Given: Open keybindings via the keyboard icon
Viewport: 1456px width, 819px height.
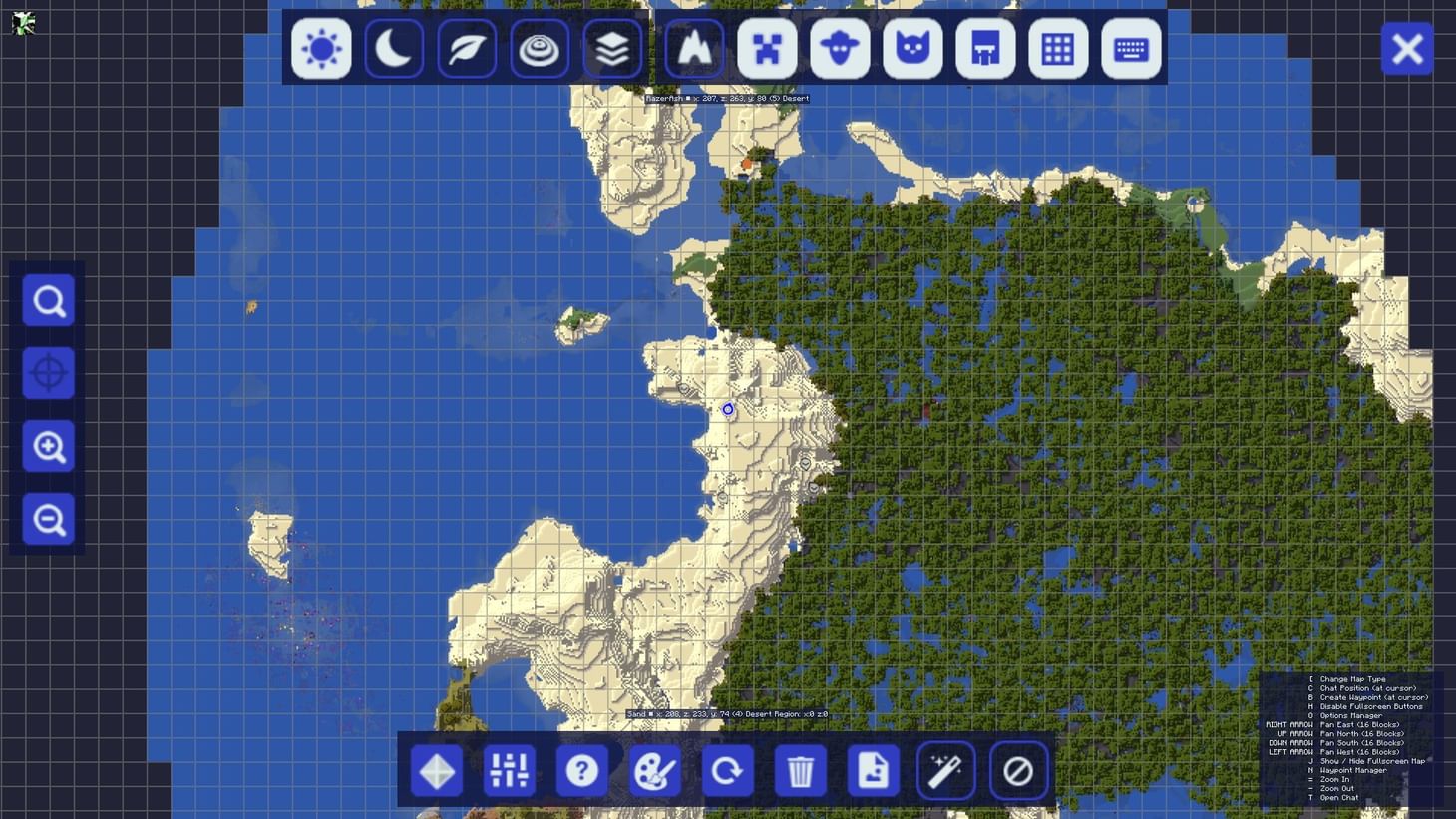Looking at the screenshot, I should [x=1130, y=49].
